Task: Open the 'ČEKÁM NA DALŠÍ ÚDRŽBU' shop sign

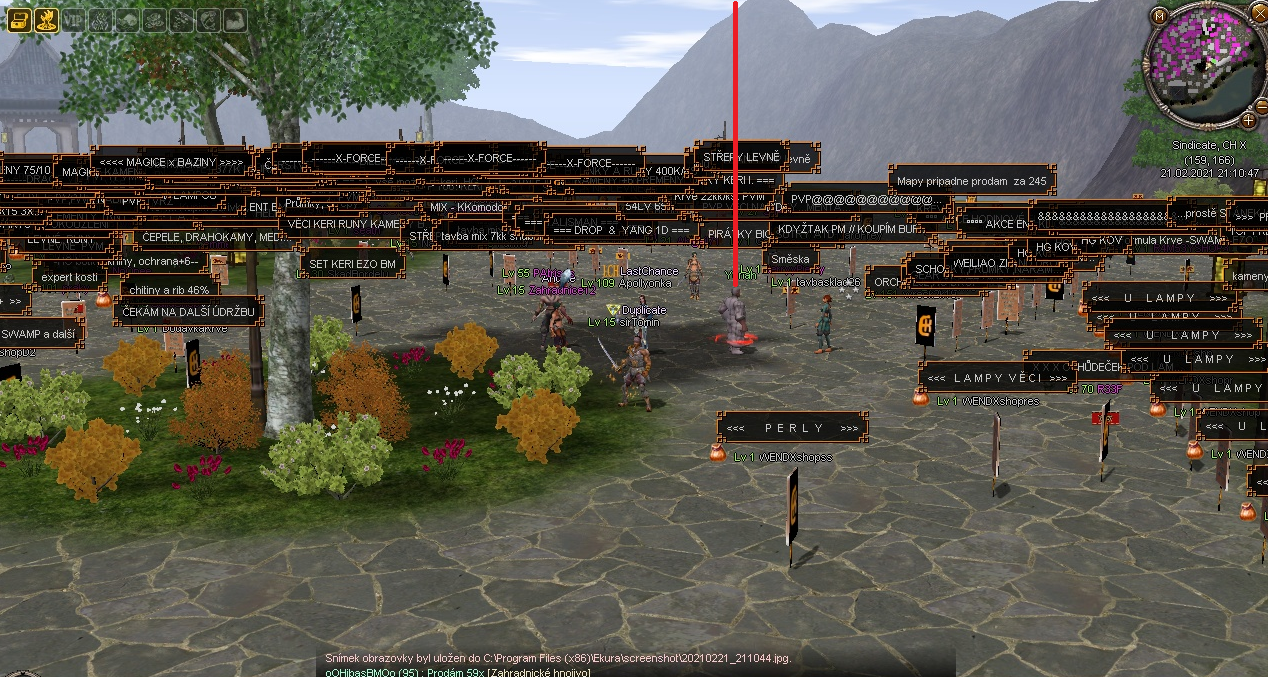Action: pos(188,312)
